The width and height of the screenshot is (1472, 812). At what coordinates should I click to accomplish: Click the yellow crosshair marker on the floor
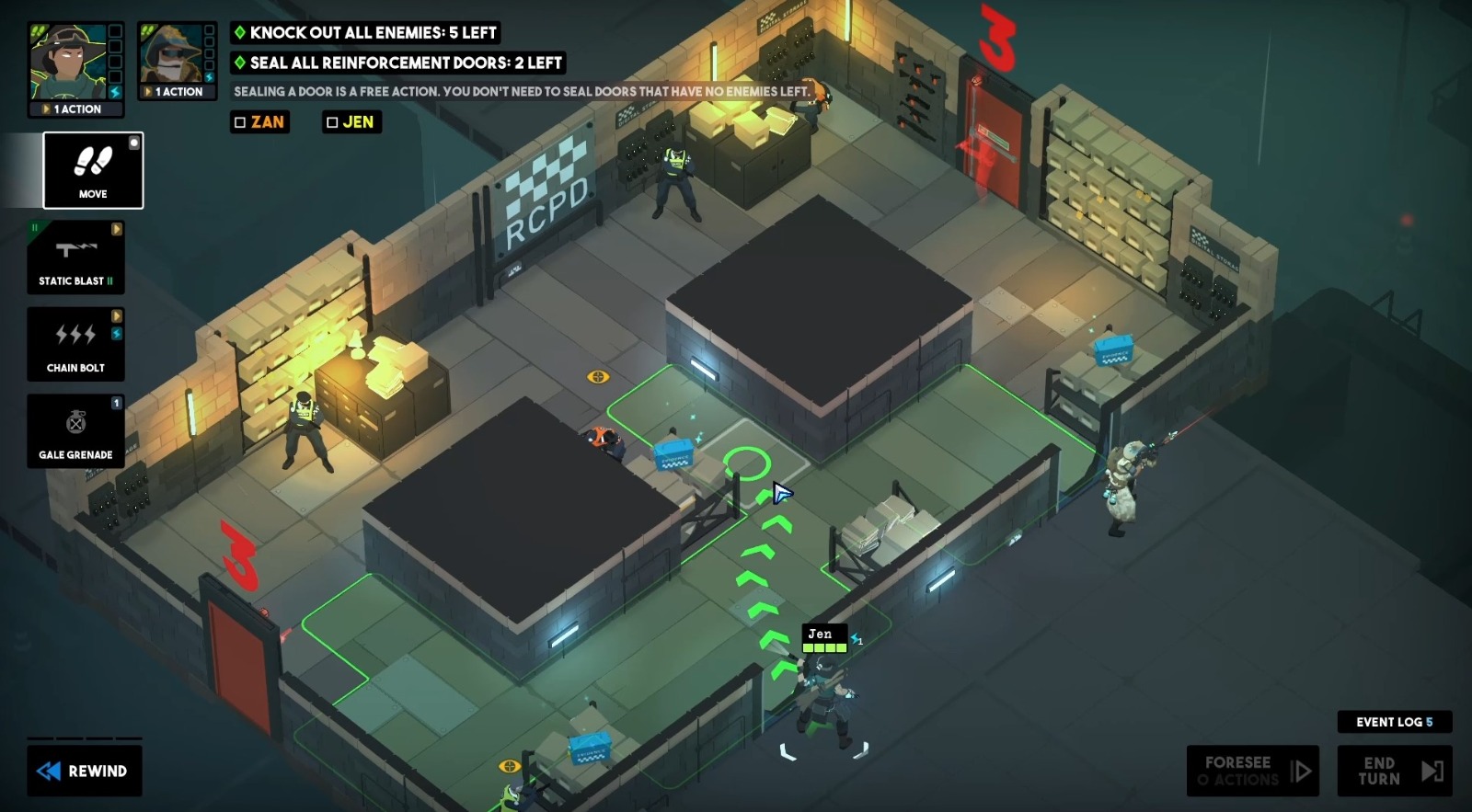pos(599,375)
